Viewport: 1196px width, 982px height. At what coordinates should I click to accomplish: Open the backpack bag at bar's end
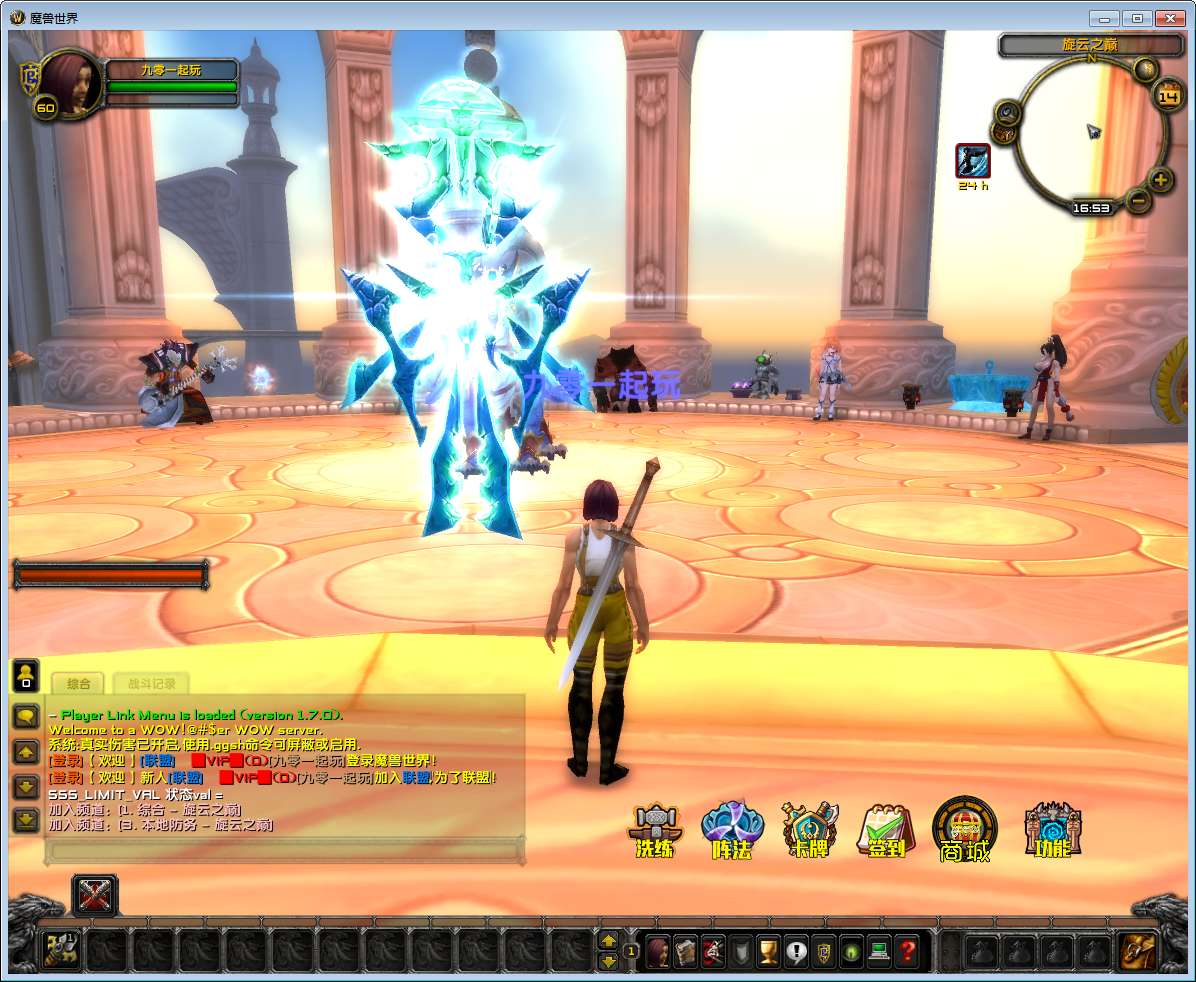click(x=1137, y=950)
